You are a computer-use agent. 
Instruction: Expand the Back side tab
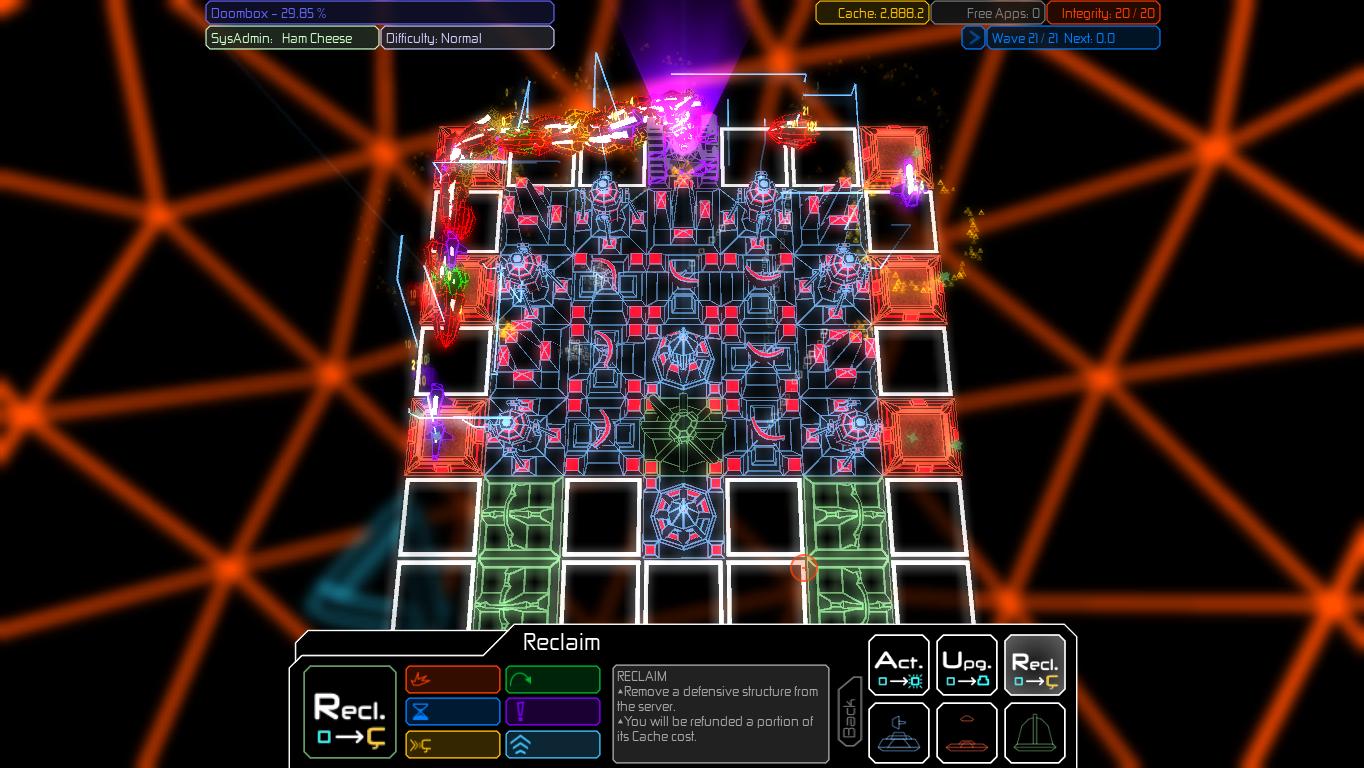(849, 712)
